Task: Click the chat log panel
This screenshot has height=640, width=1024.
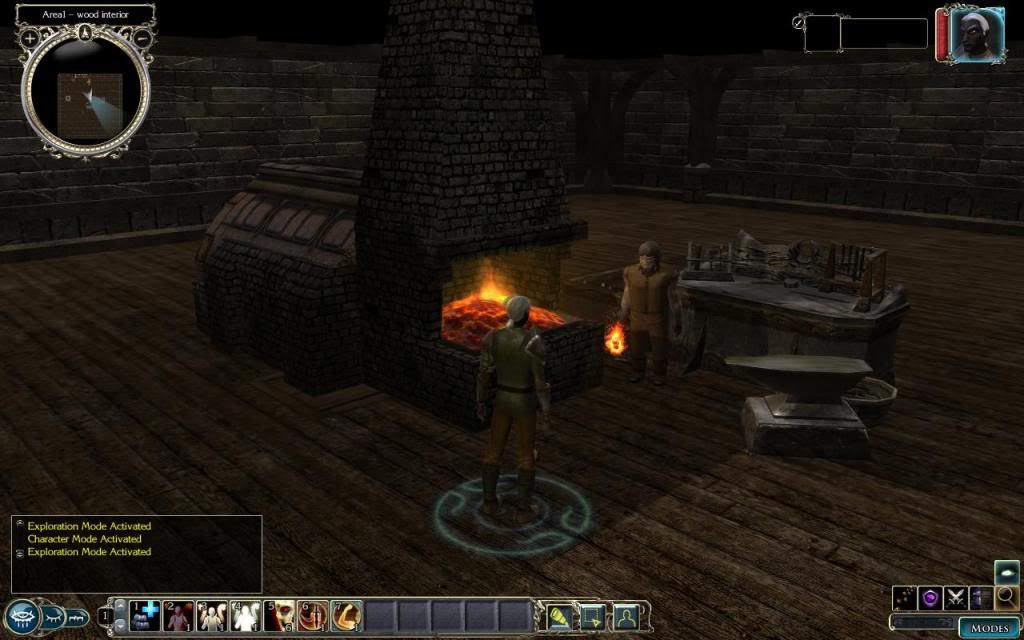Action: (137, 553)
